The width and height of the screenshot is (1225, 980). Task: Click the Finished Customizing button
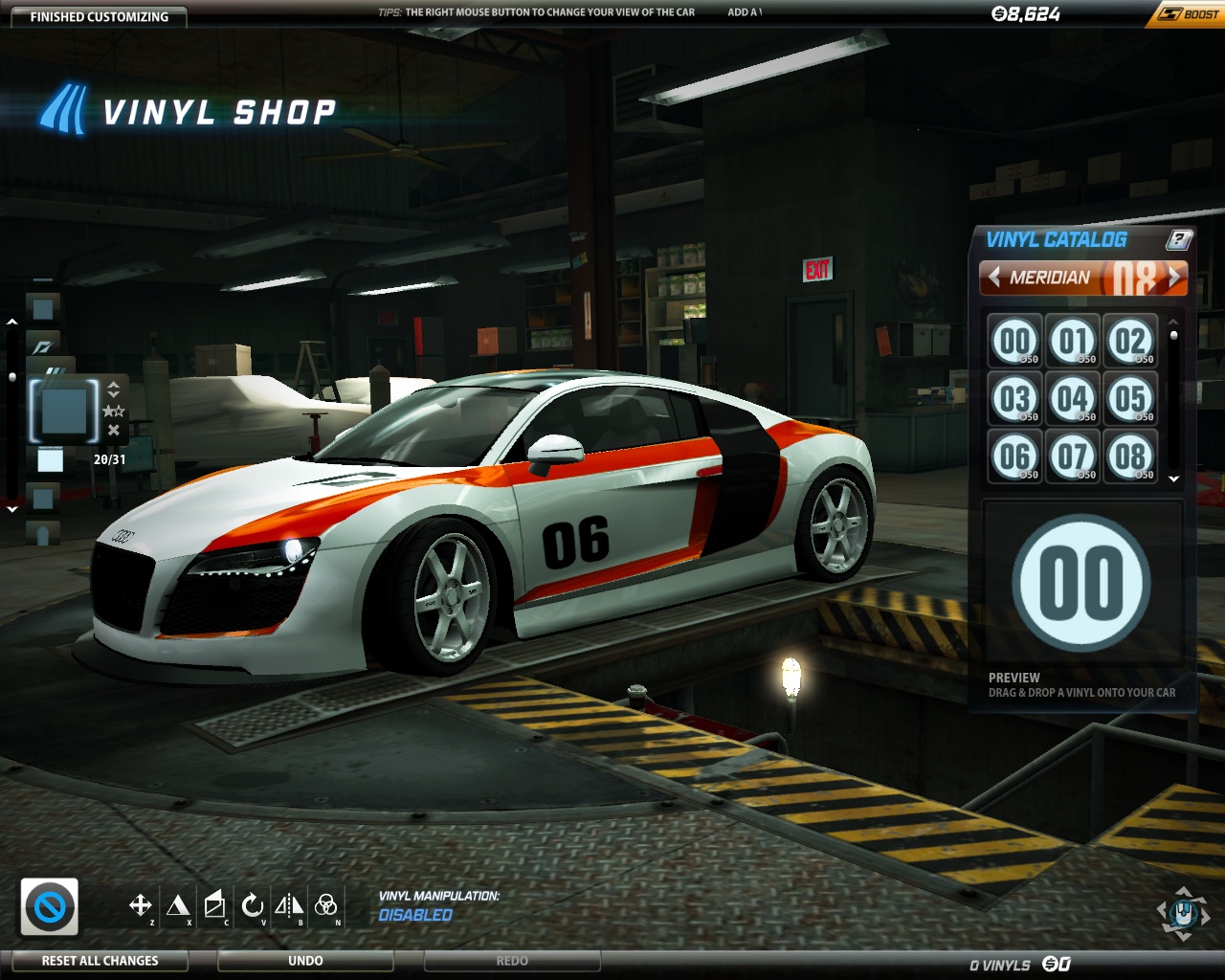click(99, 16)
